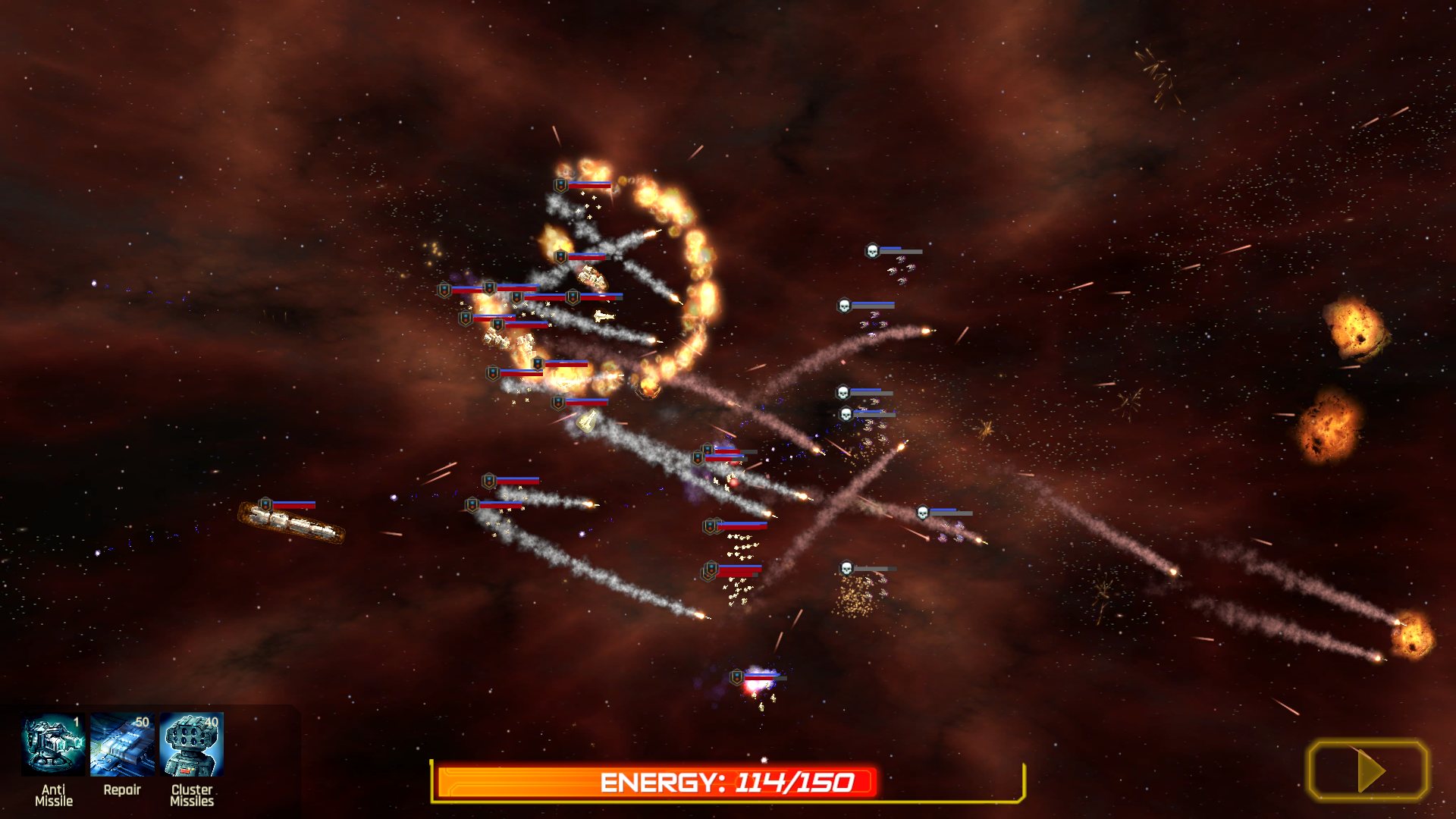Launch the Cluster Missiles ability

(192, 745)
